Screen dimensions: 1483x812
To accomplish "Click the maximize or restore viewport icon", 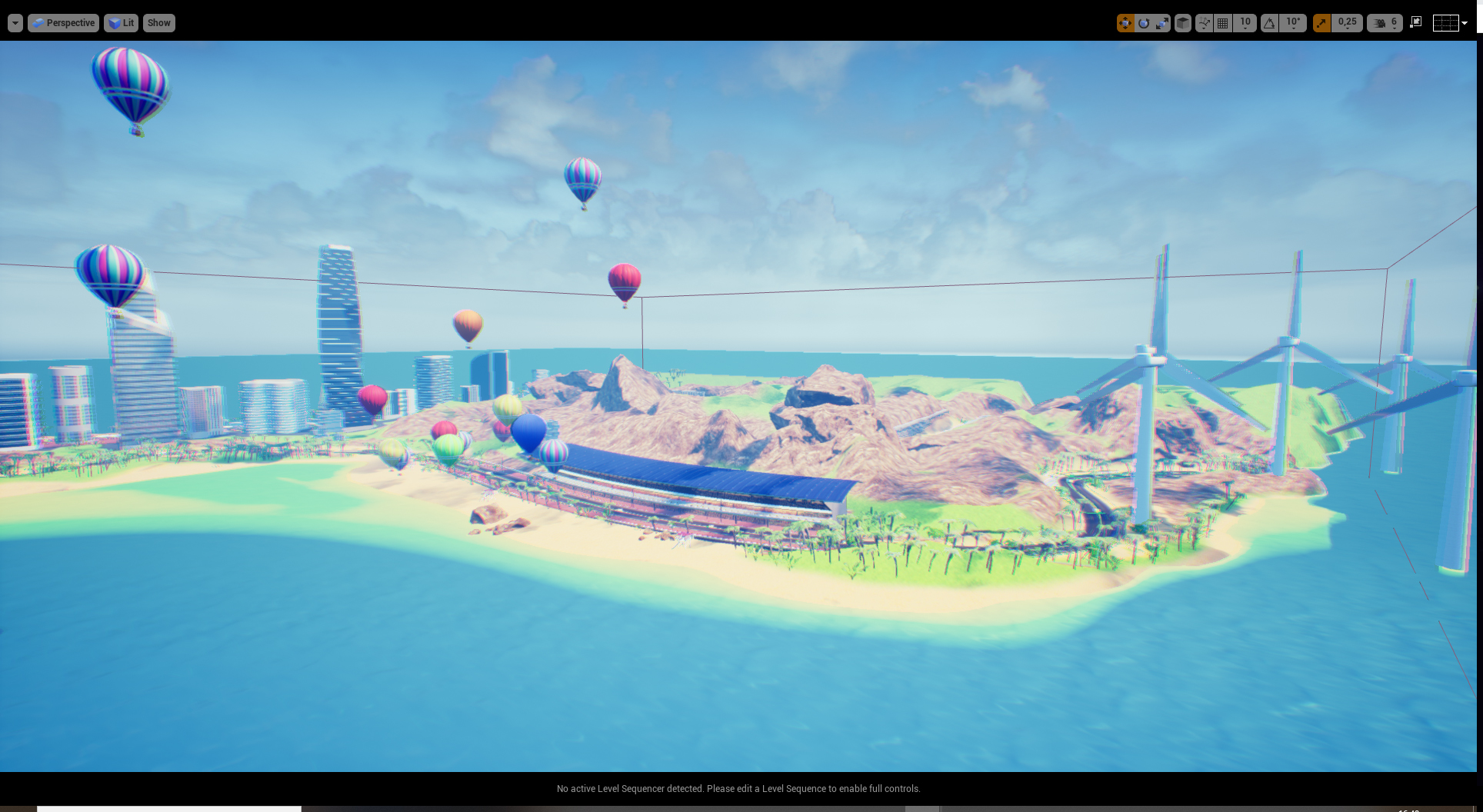I will (x=1415, y=22).
